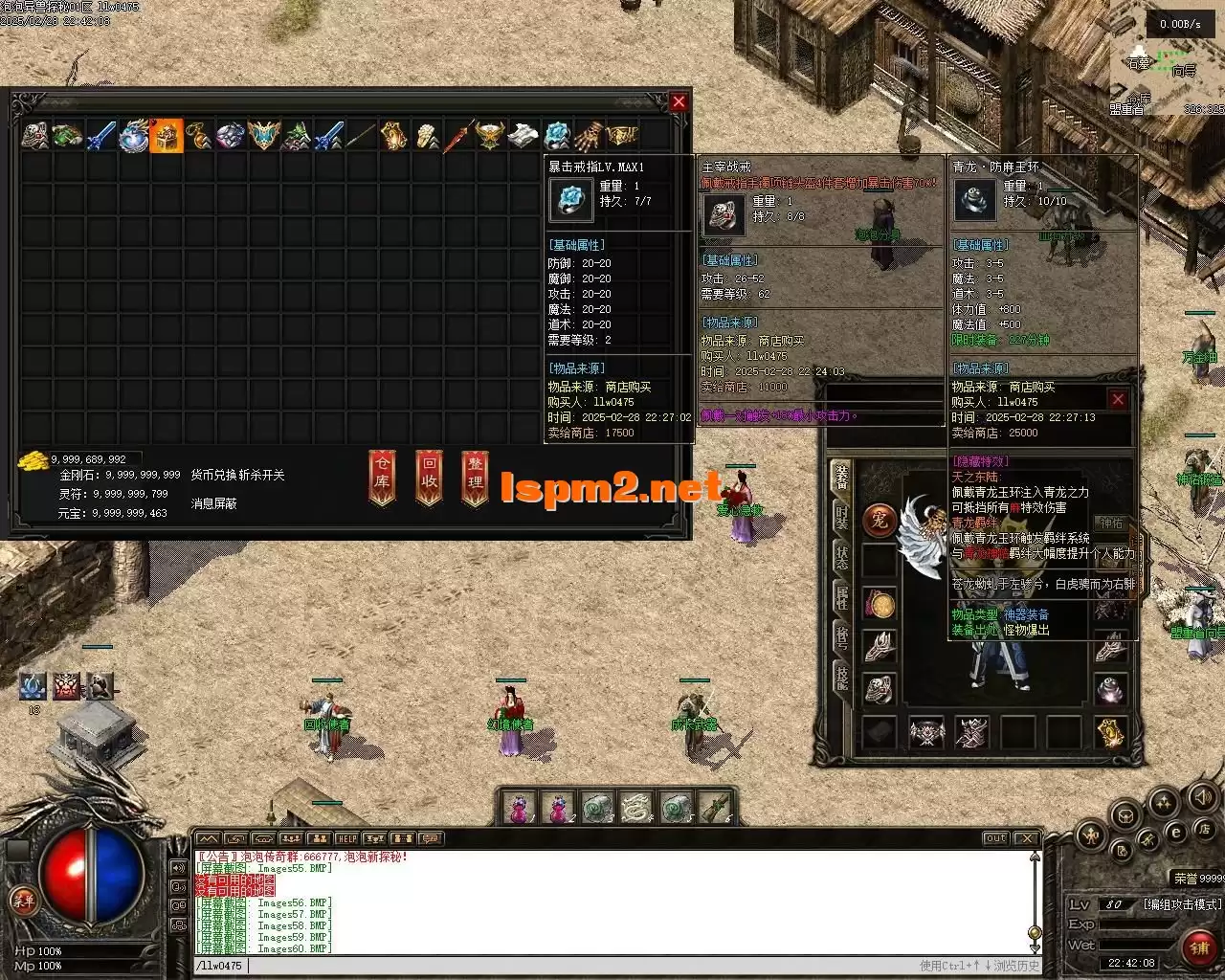
Task: Open the round 铺 shop button
Action: 1198,947
